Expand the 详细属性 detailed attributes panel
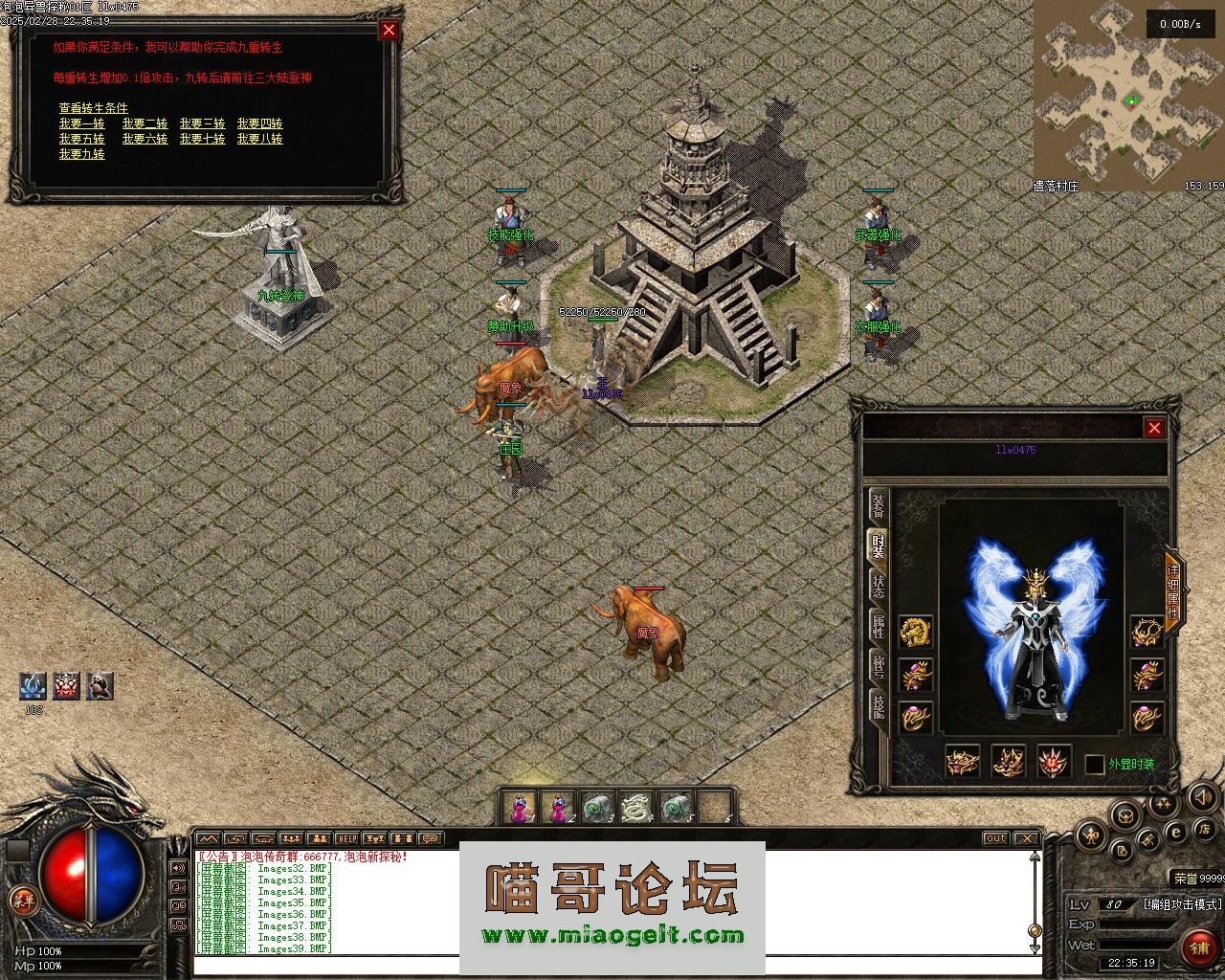 coord(1173,590)
